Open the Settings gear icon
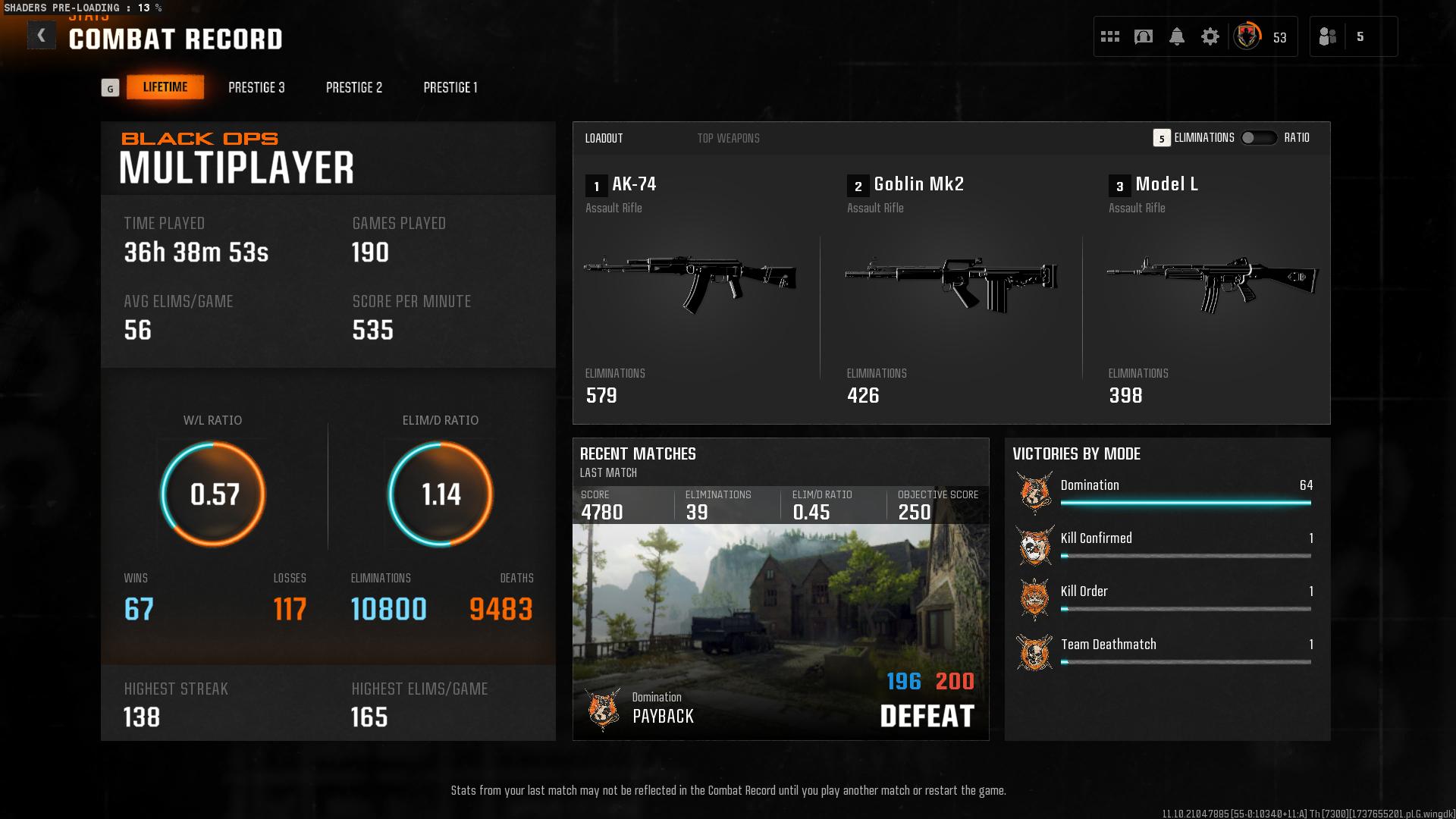This screenshot has width=1456, height=819. click(1211, 35)
